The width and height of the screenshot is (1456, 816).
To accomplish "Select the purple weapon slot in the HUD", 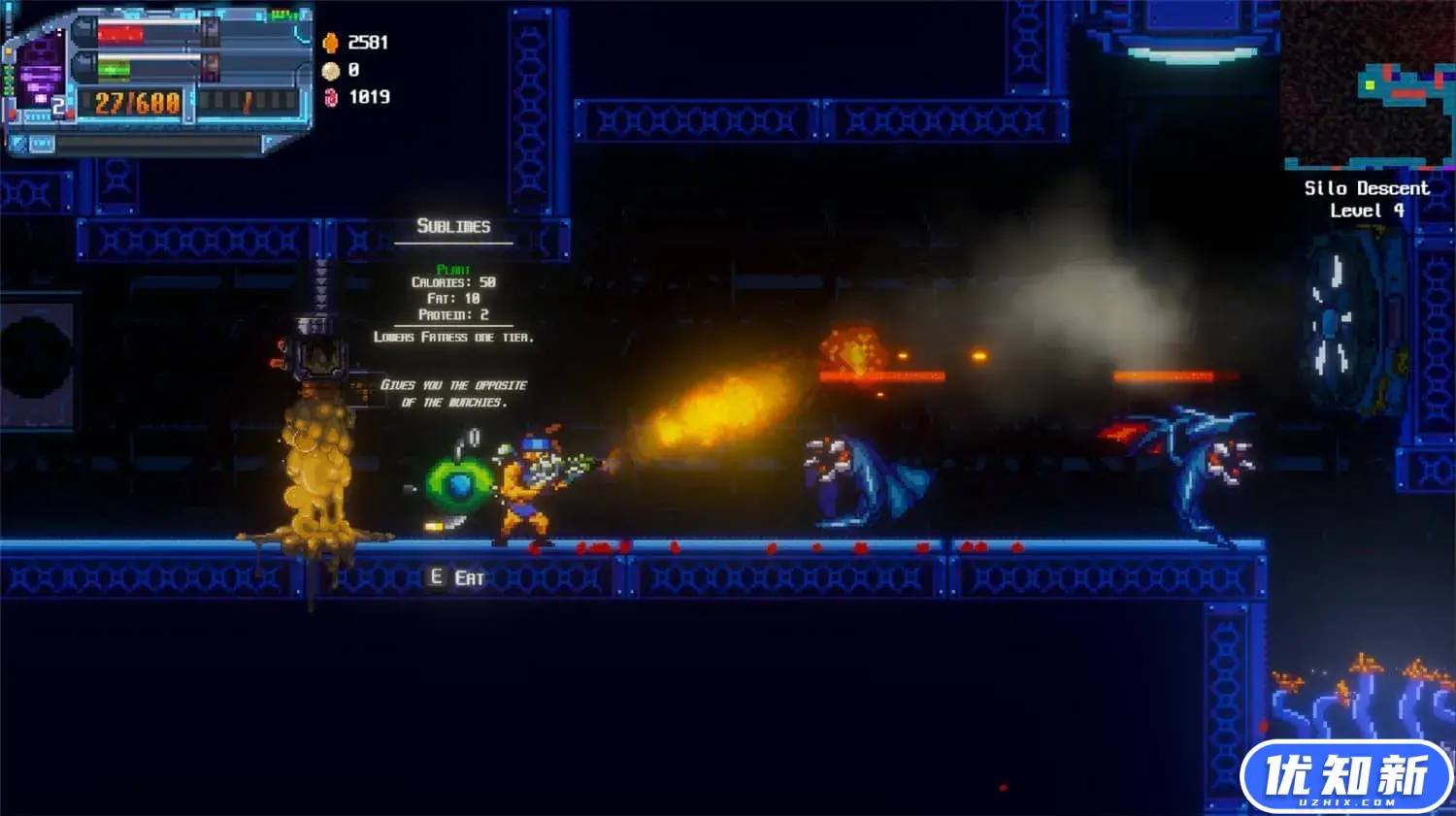I will point(41,74).
